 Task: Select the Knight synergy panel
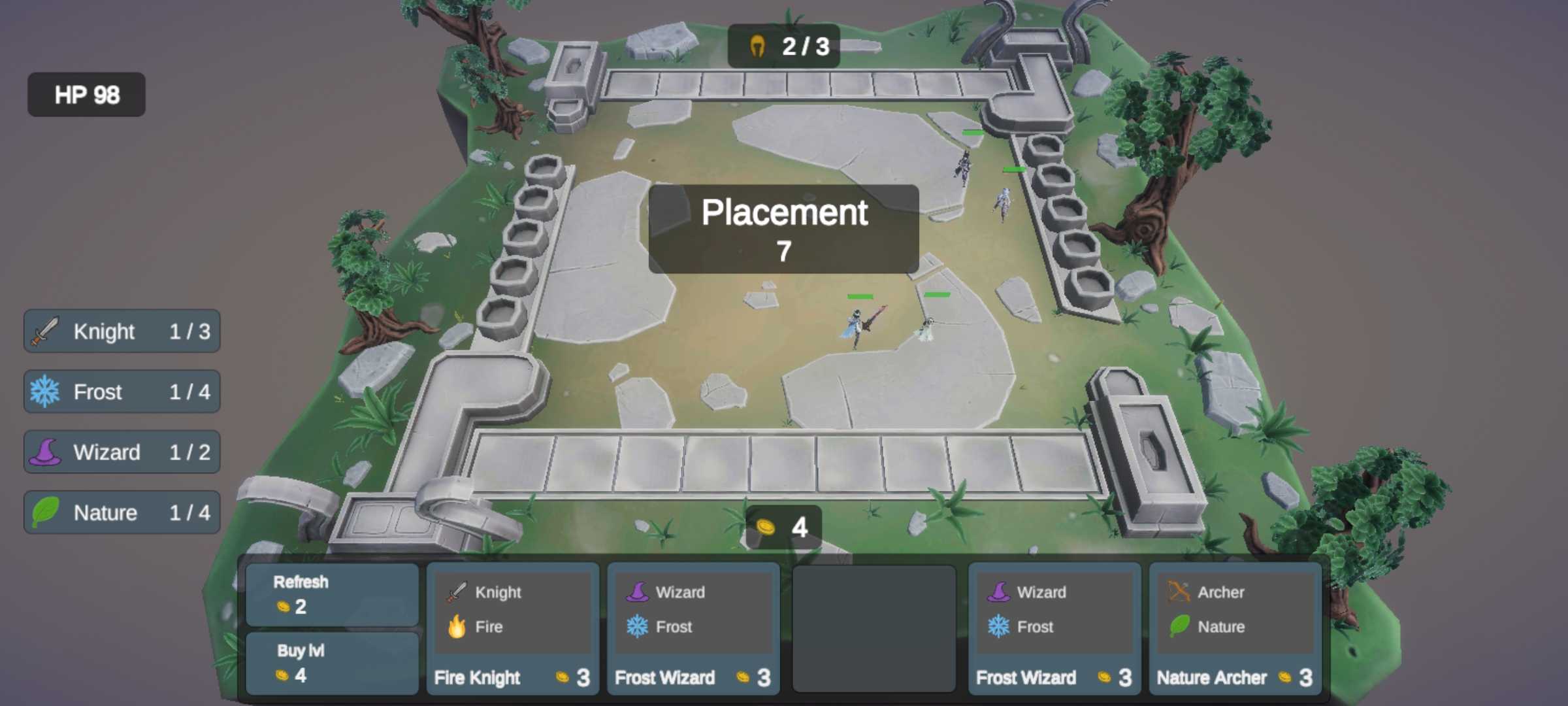[122, 331]
